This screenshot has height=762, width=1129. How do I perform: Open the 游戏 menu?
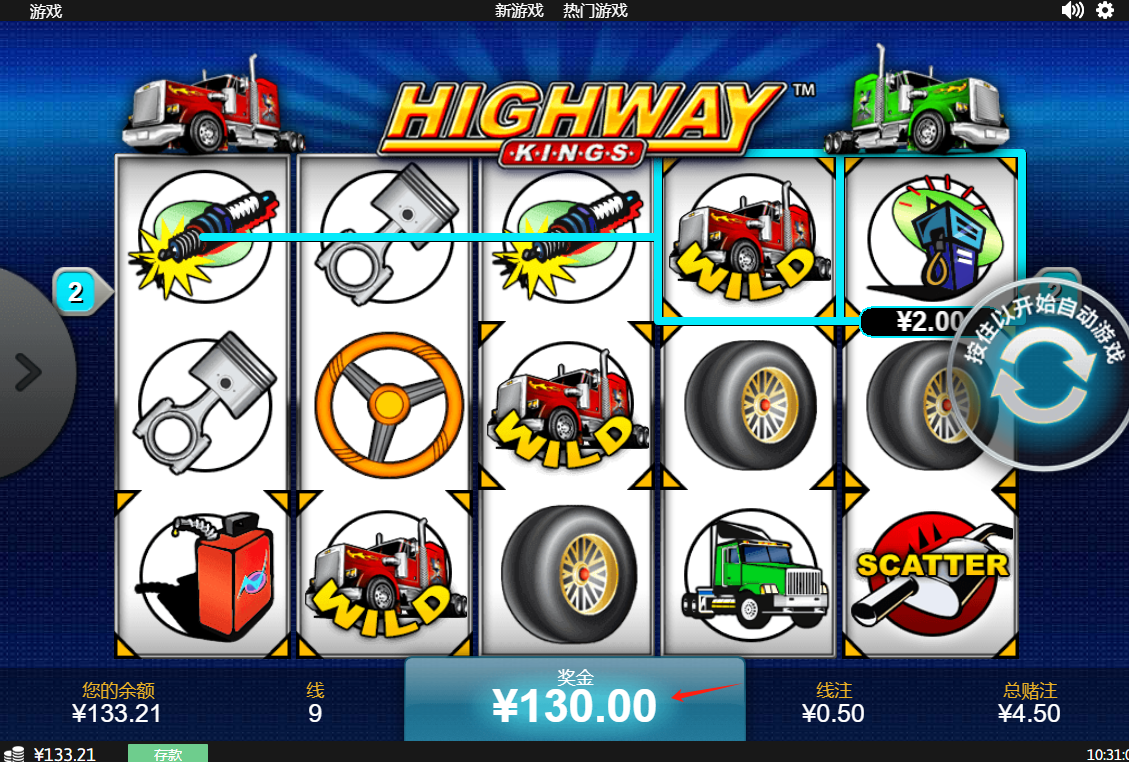pyautogui.click(x=46, y=11)
